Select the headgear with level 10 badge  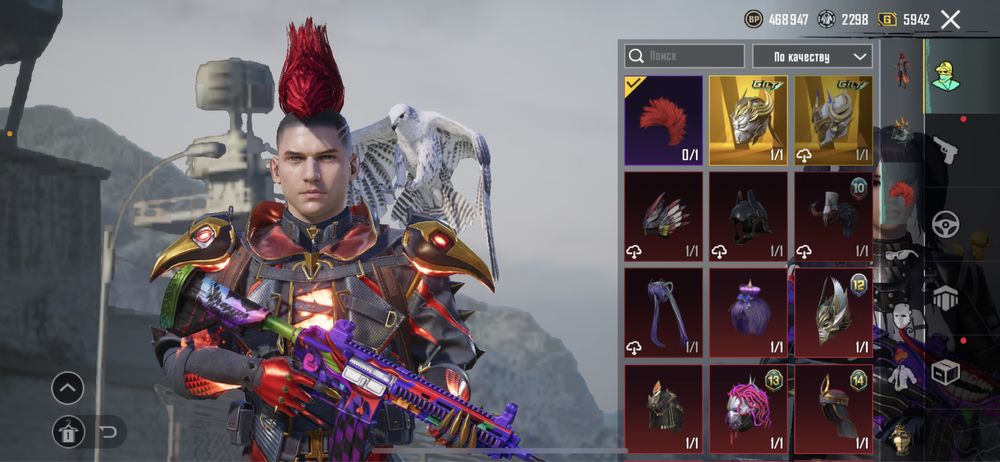[833, 216]
